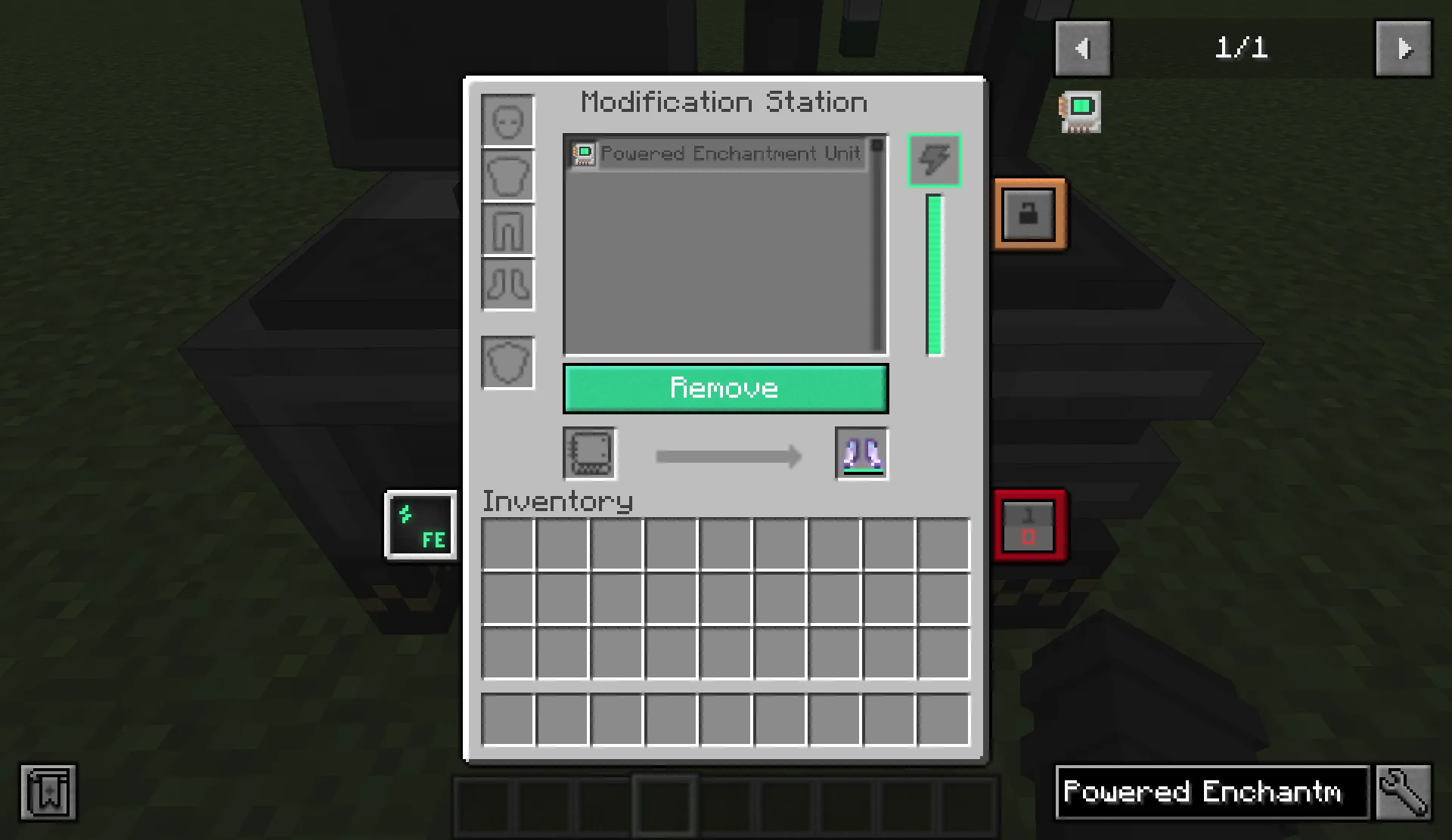The width and height of the screenshot is (1452, 840).
Task: Click the previous page arrow
Action: pos(1083,49)
